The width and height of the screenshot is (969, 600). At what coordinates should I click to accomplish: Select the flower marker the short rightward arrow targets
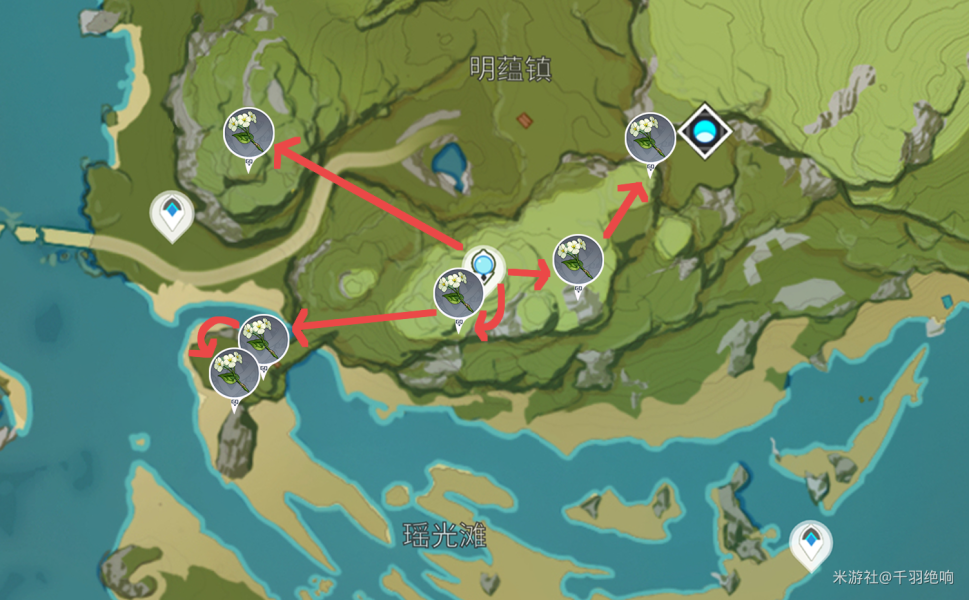coord(578,260)
